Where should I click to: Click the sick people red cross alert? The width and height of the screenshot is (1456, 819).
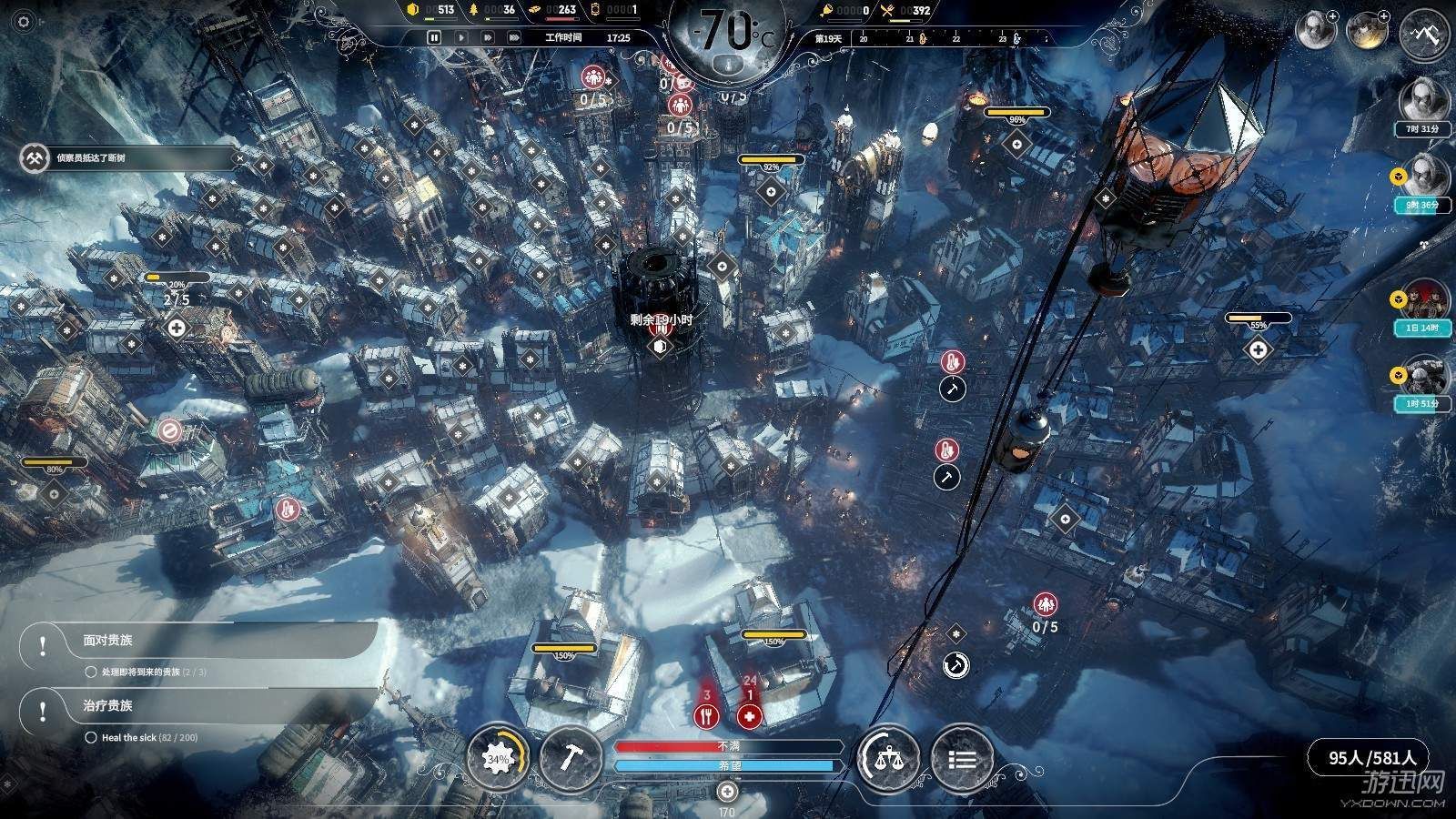pos(749,717)
